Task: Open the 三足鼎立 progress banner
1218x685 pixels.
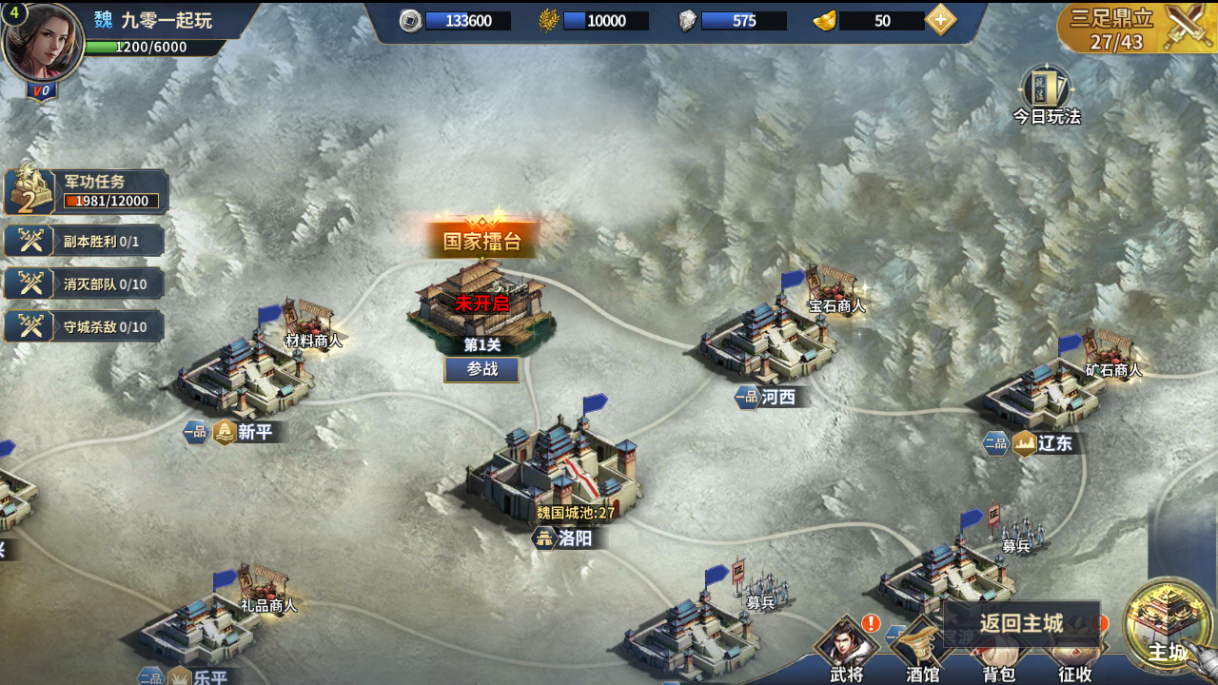Action: [x=1137, y=28]
